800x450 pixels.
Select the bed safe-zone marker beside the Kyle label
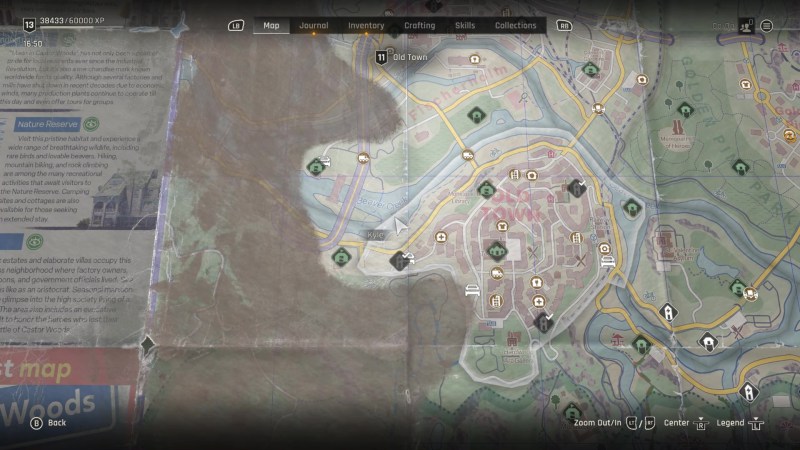[x=400, y=262]
